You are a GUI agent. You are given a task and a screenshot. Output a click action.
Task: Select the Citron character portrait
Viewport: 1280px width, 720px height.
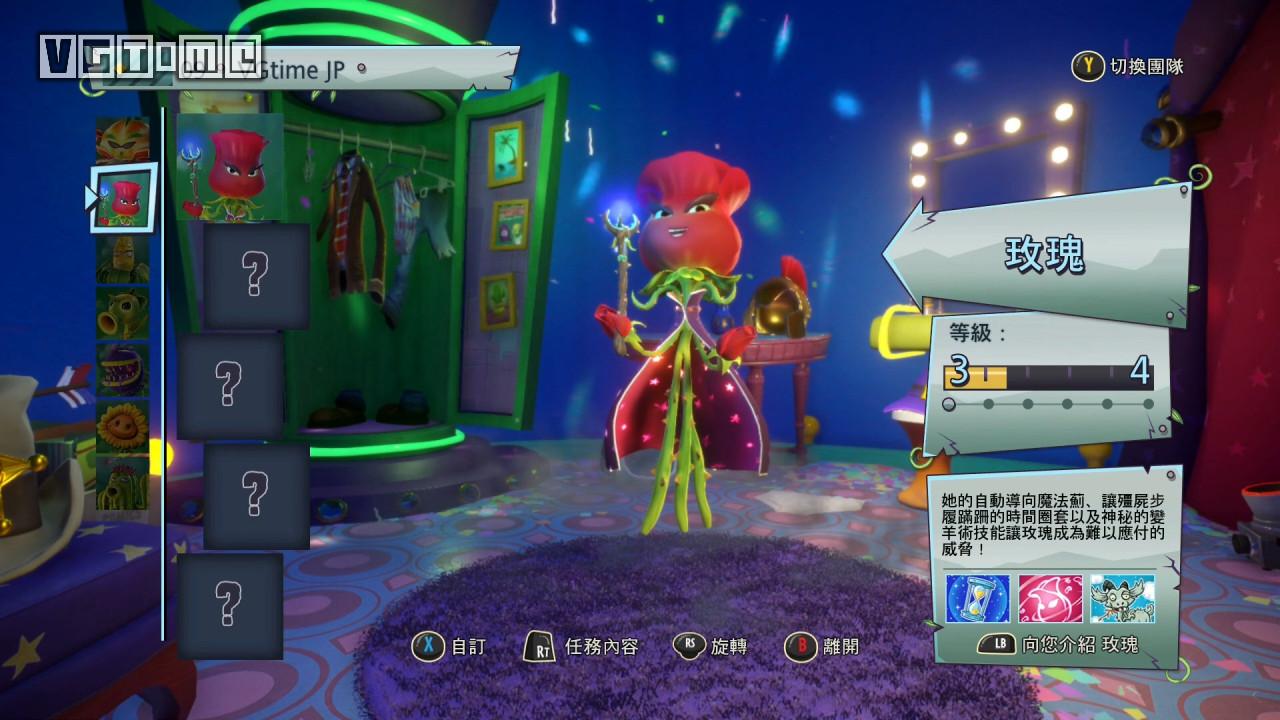click(122, 140)
